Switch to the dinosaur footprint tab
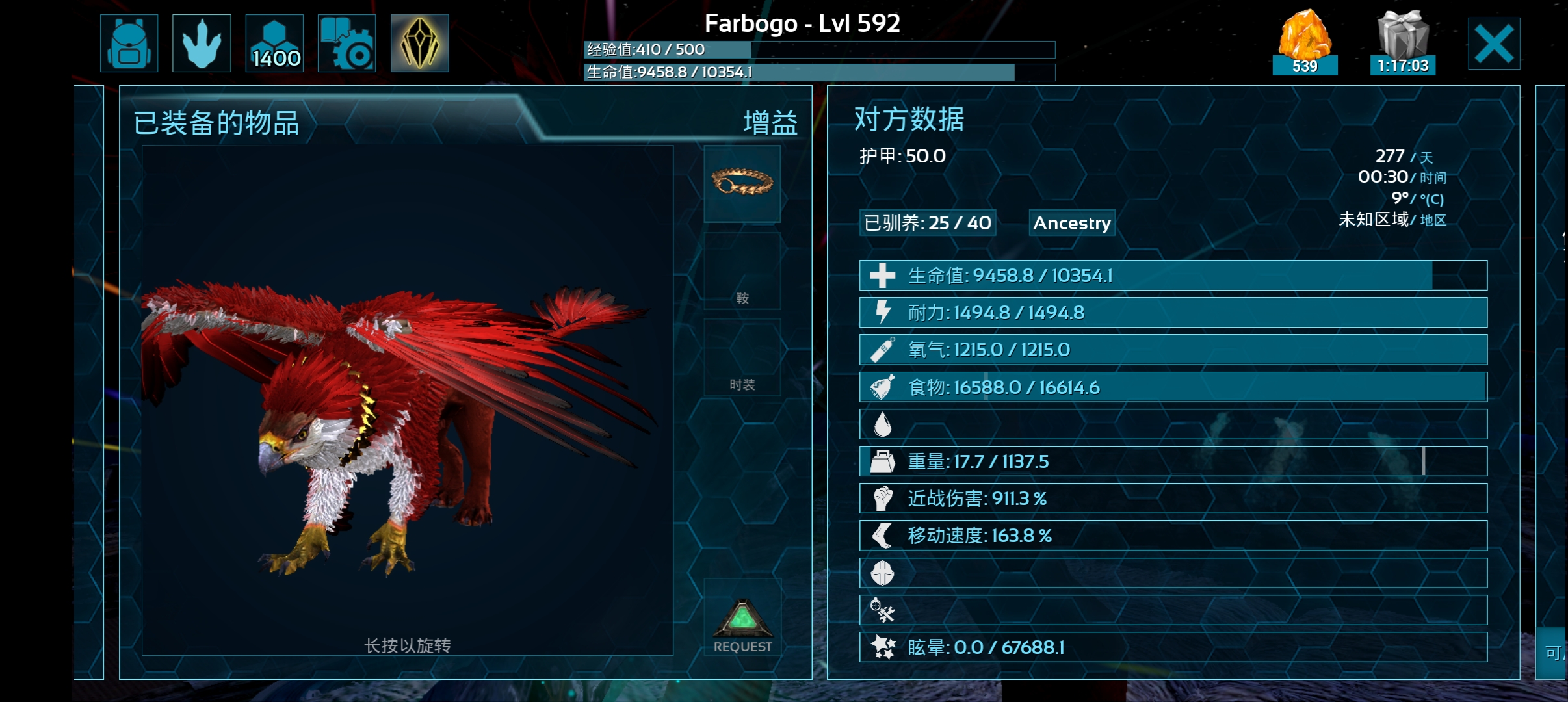The image size is (1568, 702). [x=202, y=44]
